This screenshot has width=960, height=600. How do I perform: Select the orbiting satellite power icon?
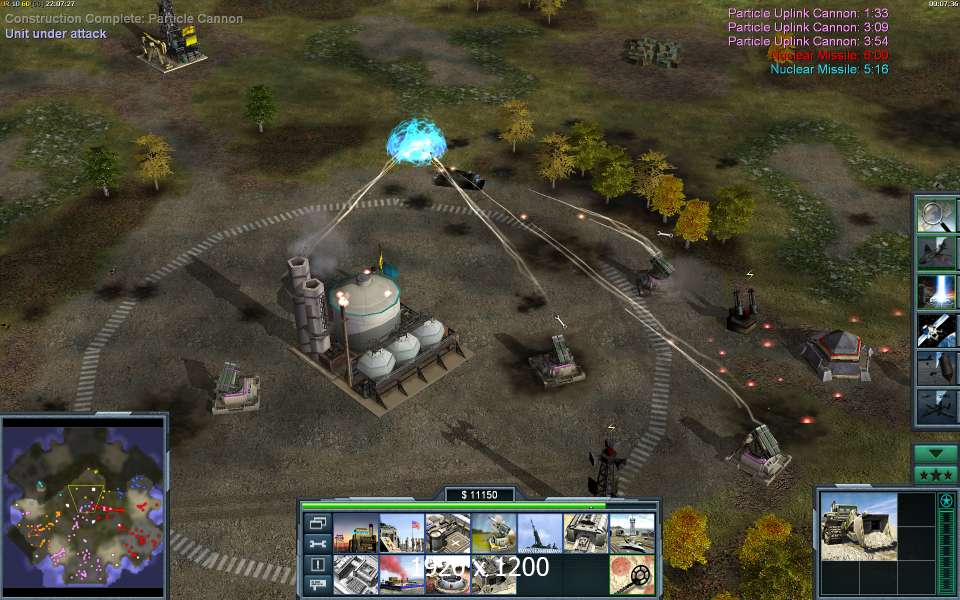coord(936,329)
